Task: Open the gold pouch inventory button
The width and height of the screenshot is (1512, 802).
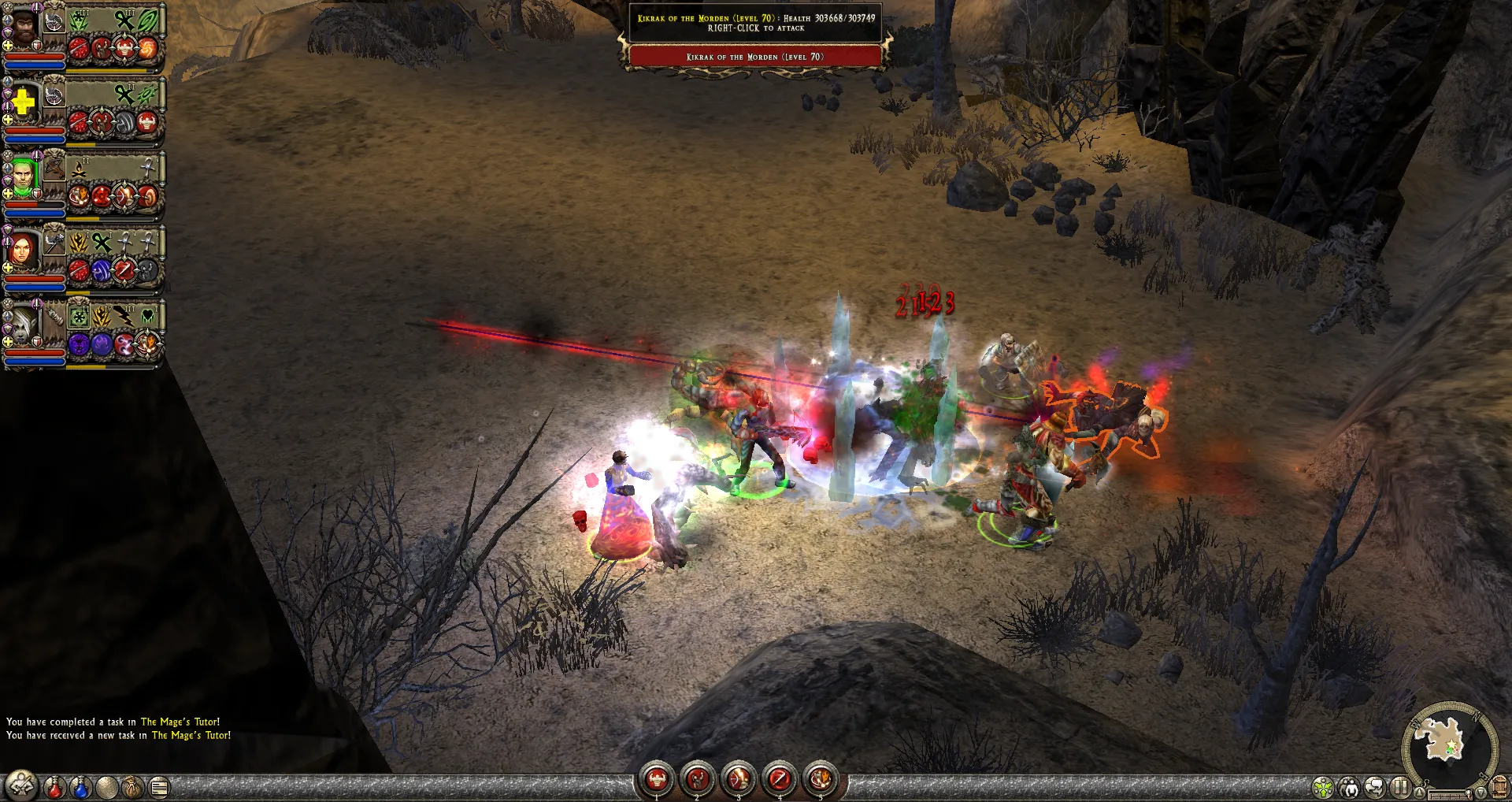Action: click(x=132, y=786)
